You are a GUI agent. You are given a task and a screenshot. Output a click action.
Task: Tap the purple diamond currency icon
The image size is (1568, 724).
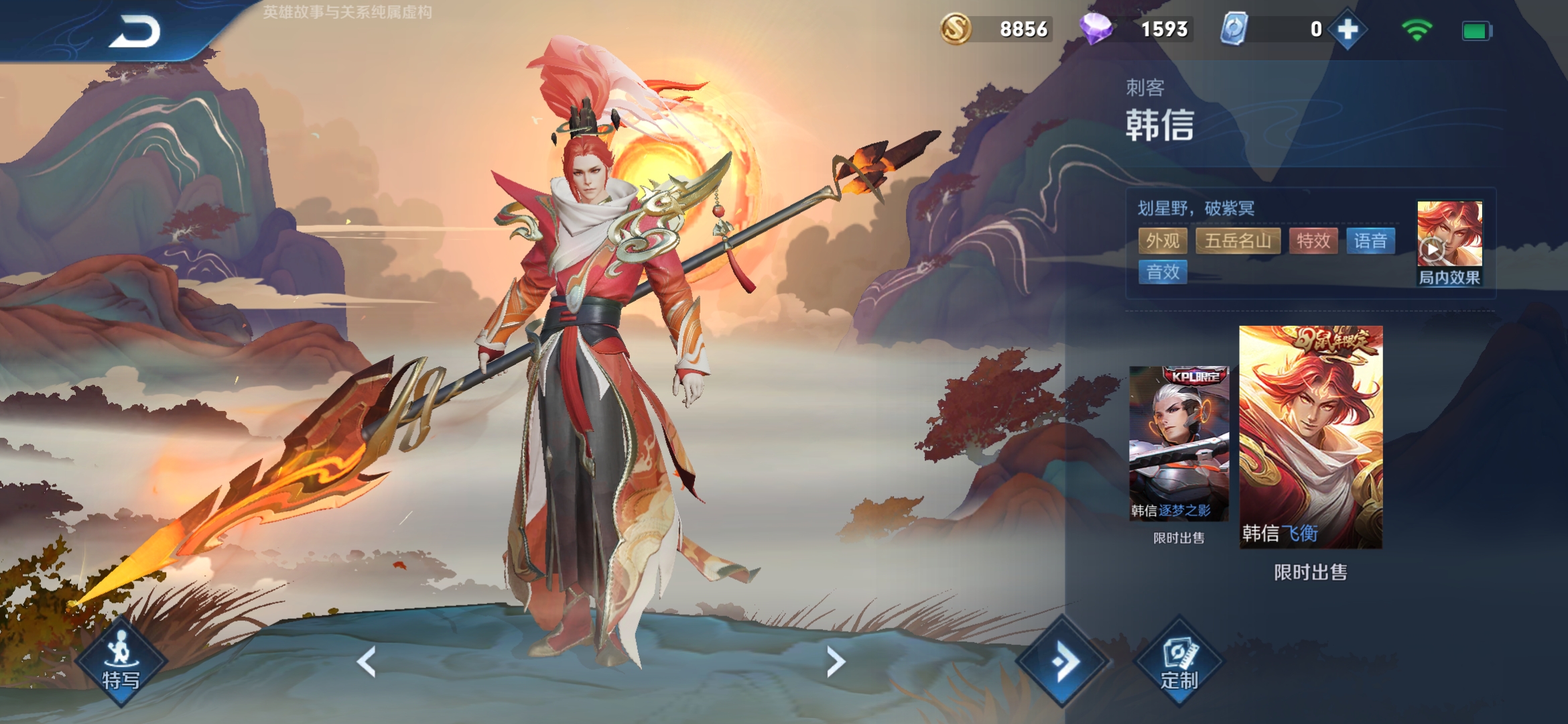pyautogui.click(x=1096, y=29)
